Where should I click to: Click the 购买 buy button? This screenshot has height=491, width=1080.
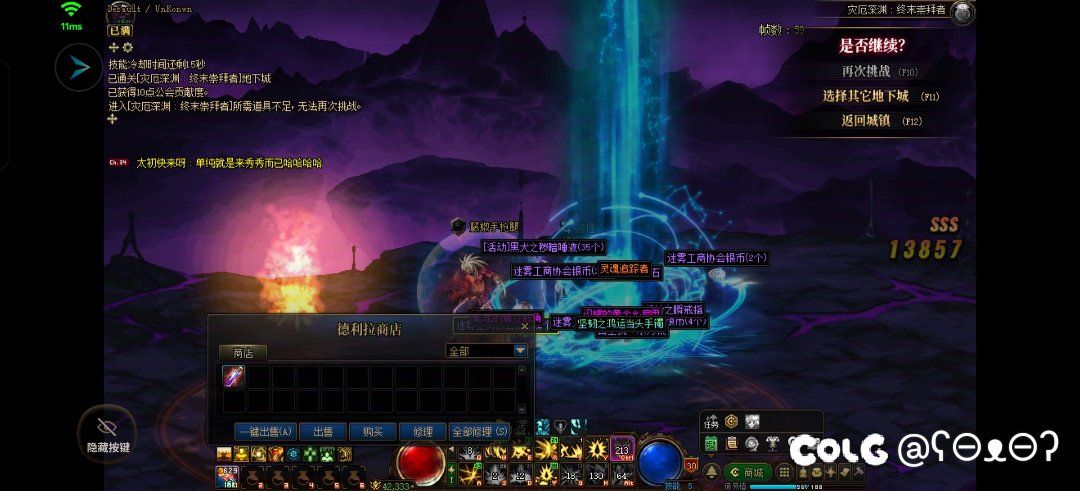(x=373, y=432)
